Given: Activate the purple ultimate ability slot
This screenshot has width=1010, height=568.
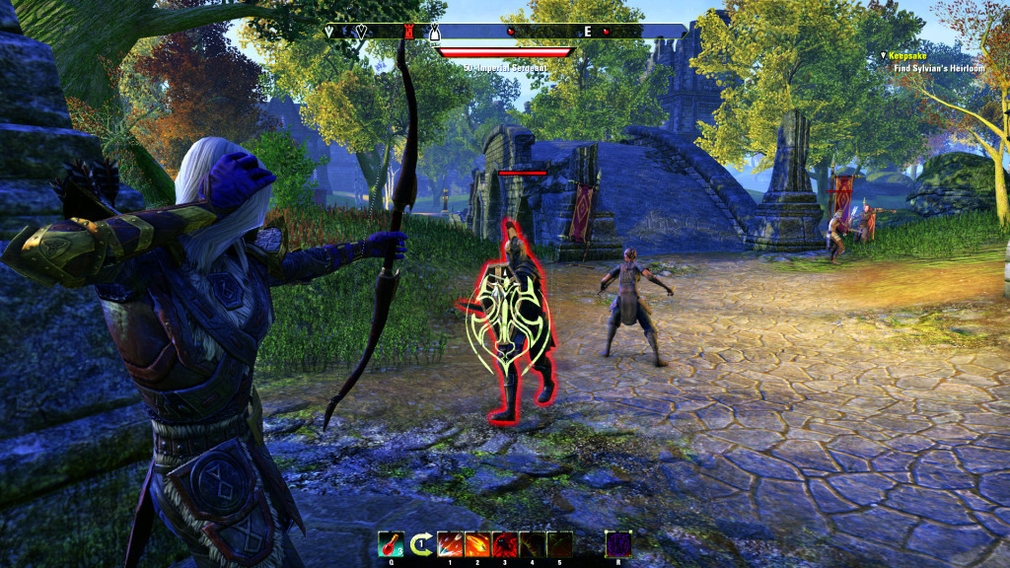Looking at the screenshot, I should (x=619, y=544).
